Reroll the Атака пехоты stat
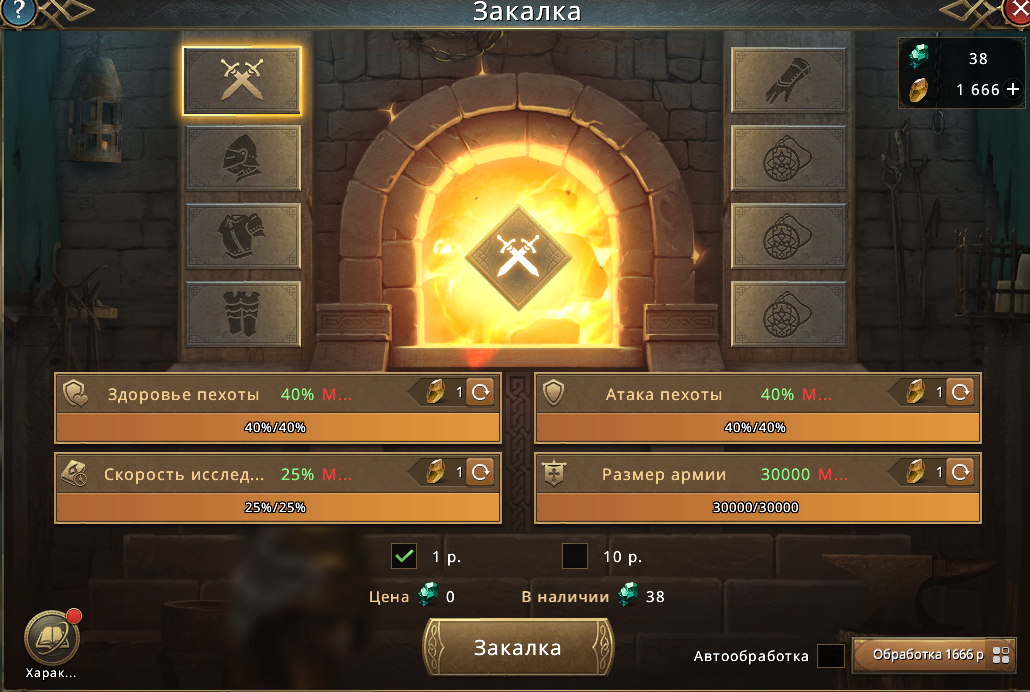The height and width of the screenshot is (692, 1030). click(x=960, y=393)
